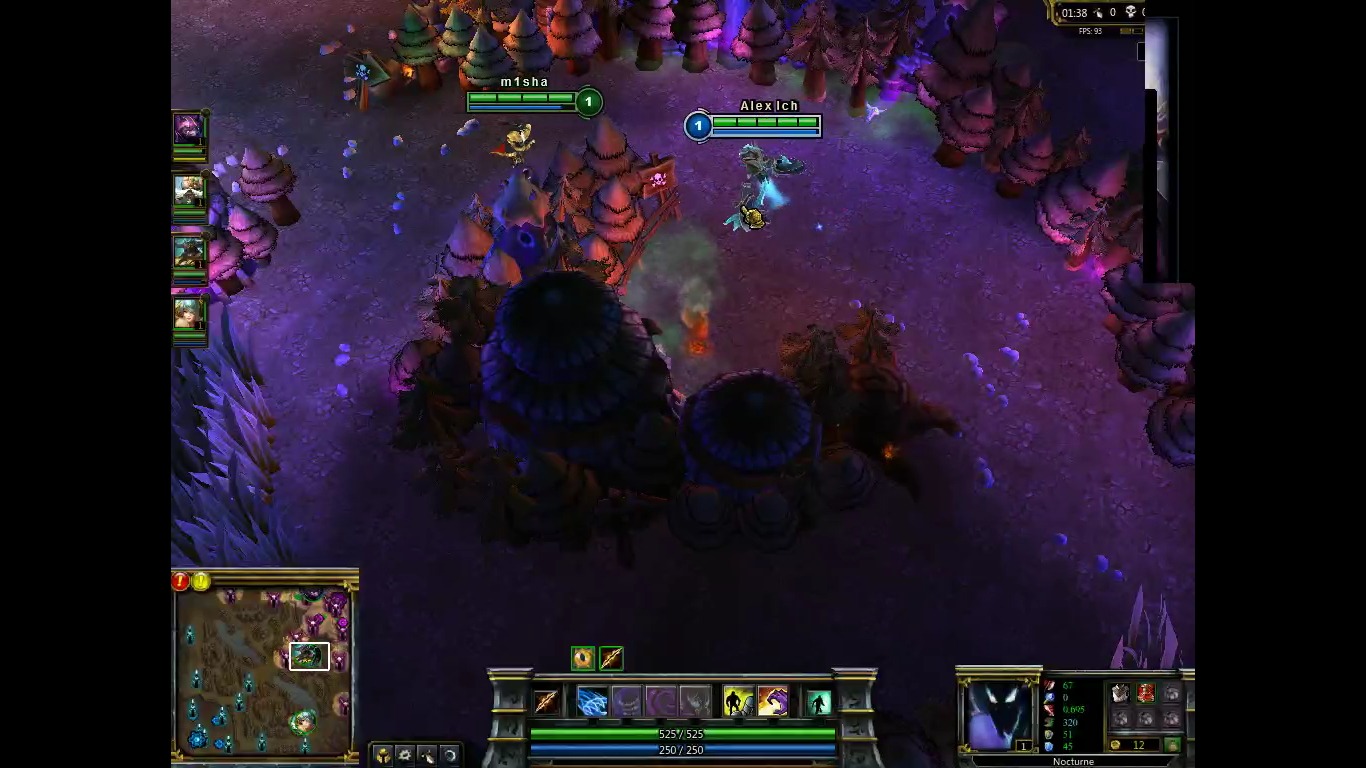The image size is (1366, 768).
Task: Click the Paranoia ultimate ability slot
Action: [x=695, y=701]
